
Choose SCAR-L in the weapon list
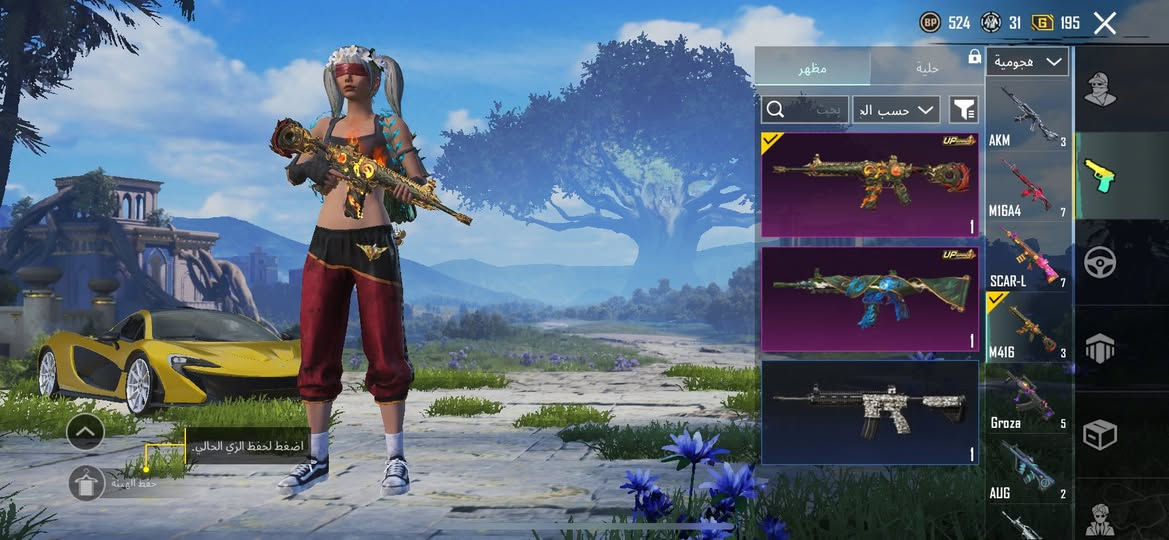click(1028, 256)
